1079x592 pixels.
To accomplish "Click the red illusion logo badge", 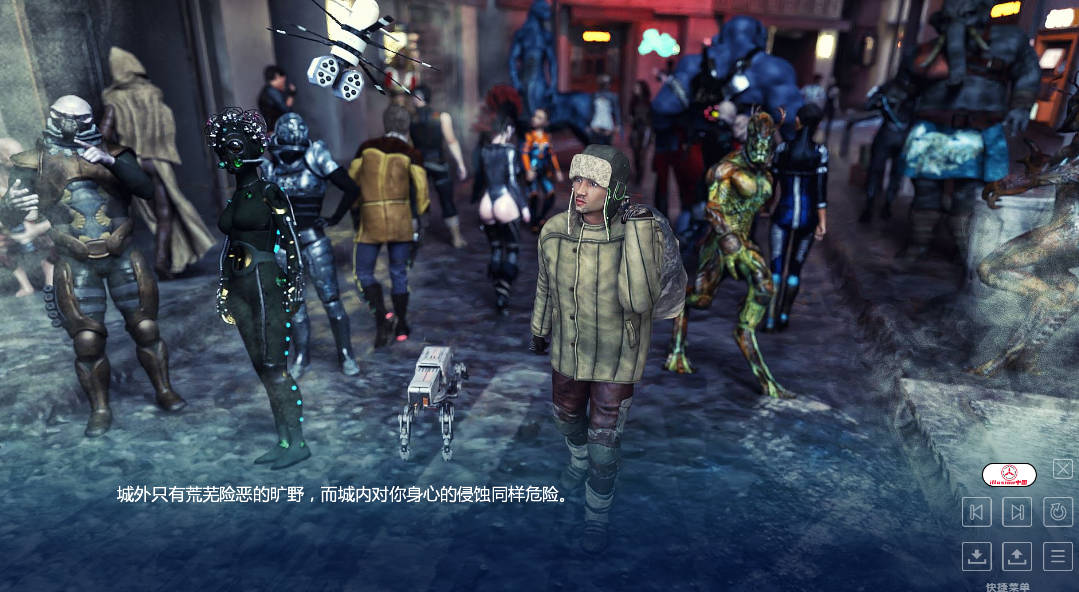I will 1009,475.
